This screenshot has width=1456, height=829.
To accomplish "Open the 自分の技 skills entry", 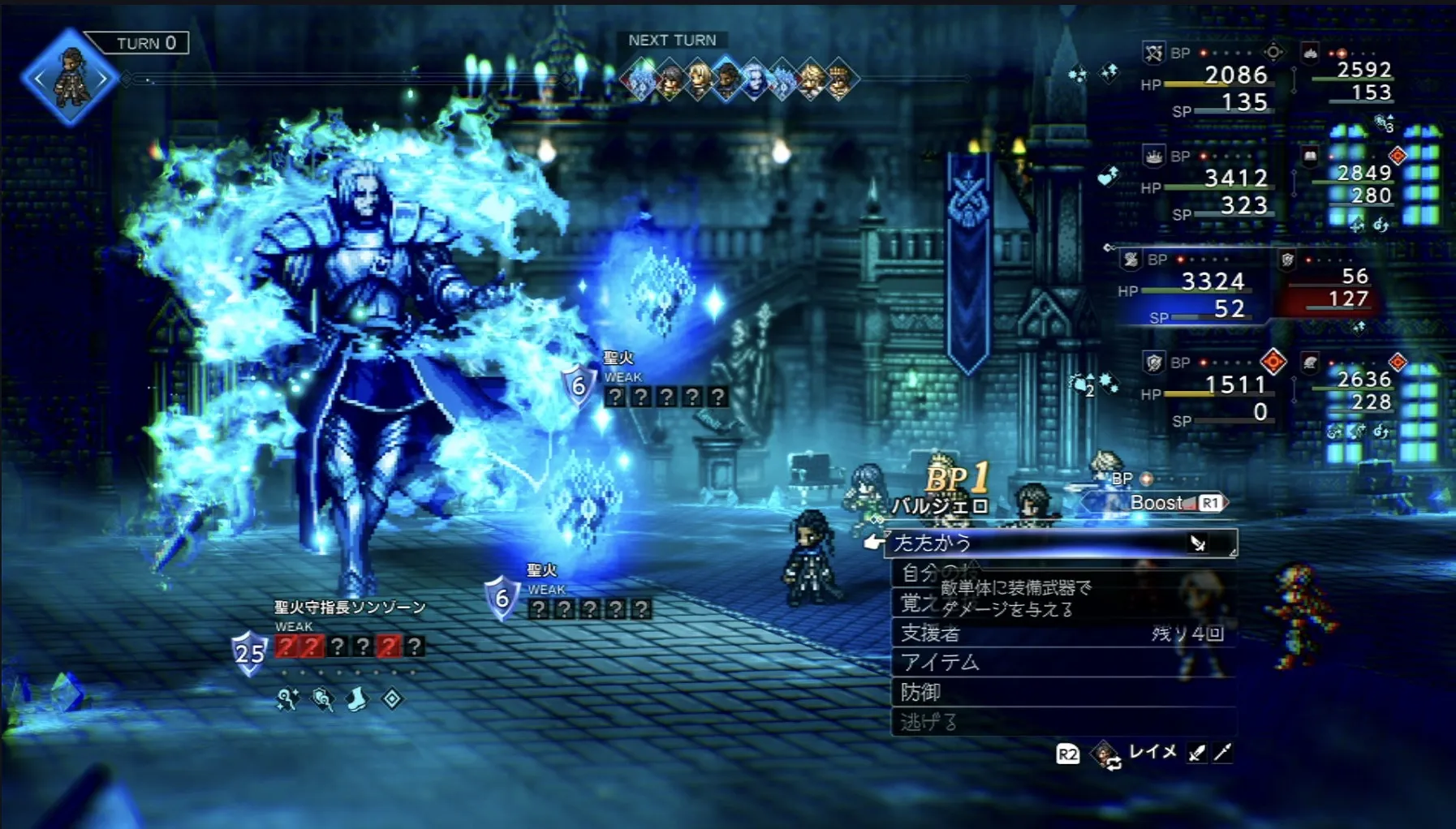I will click(933, 573).
